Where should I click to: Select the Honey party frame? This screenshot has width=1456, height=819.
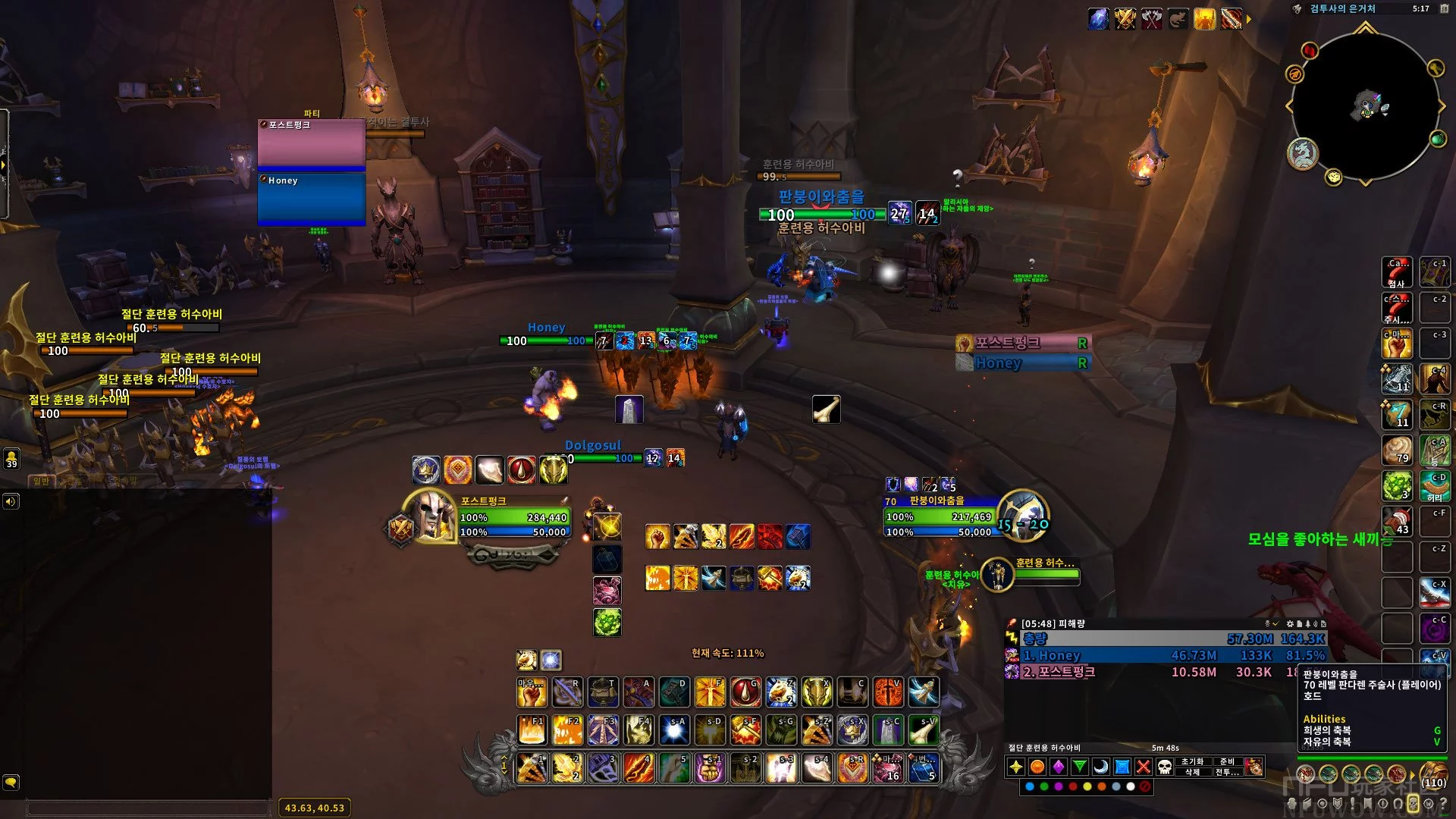312,199
